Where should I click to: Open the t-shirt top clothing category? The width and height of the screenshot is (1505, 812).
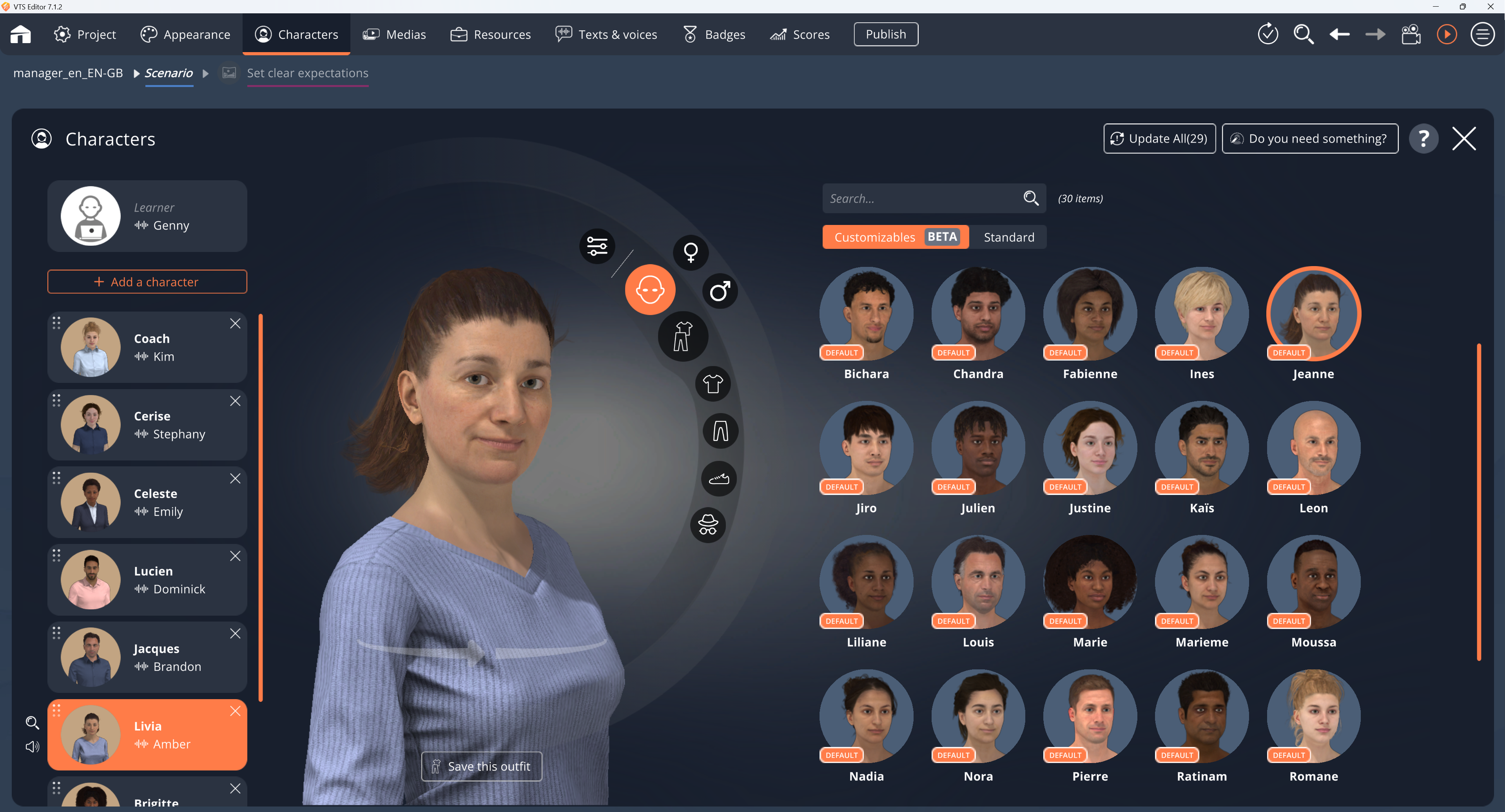coord(713,384)
